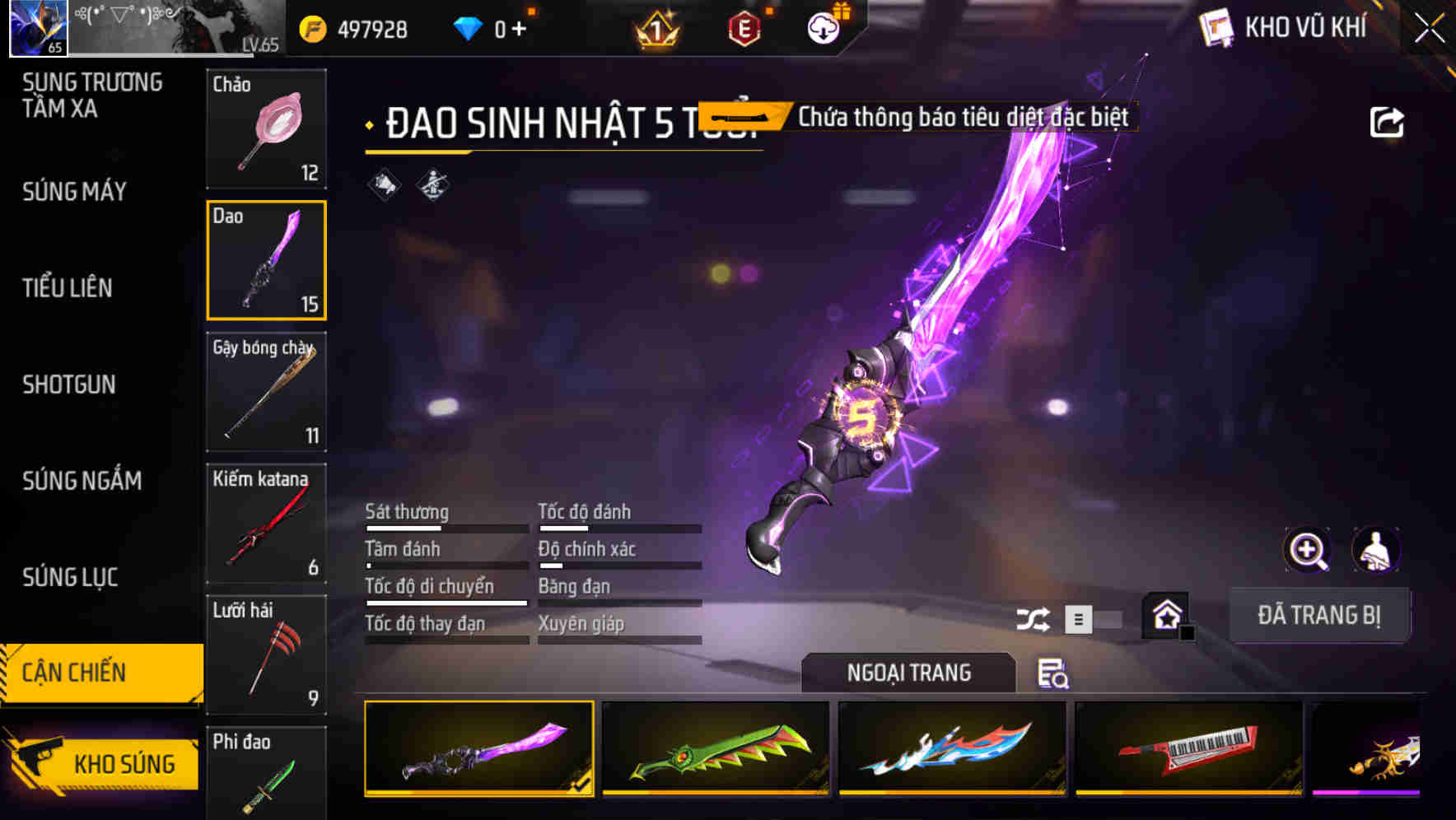Flip the kill-feed display switch
Image resolution: width=1456 pixels, height=820 pixels.
[x=1099, y=619]
